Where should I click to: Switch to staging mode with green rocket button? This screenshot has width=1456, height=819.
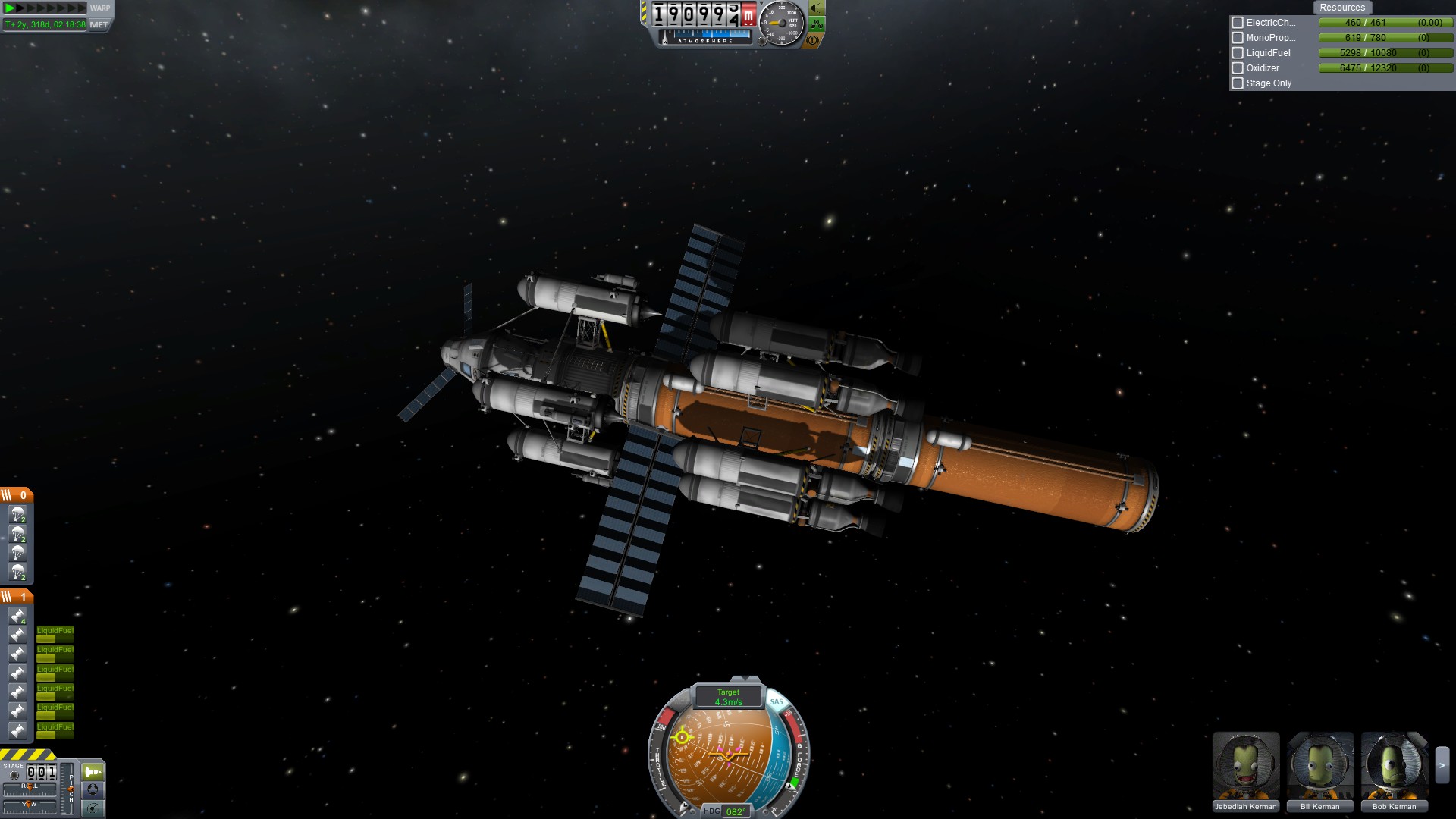(x=93, y=772)
